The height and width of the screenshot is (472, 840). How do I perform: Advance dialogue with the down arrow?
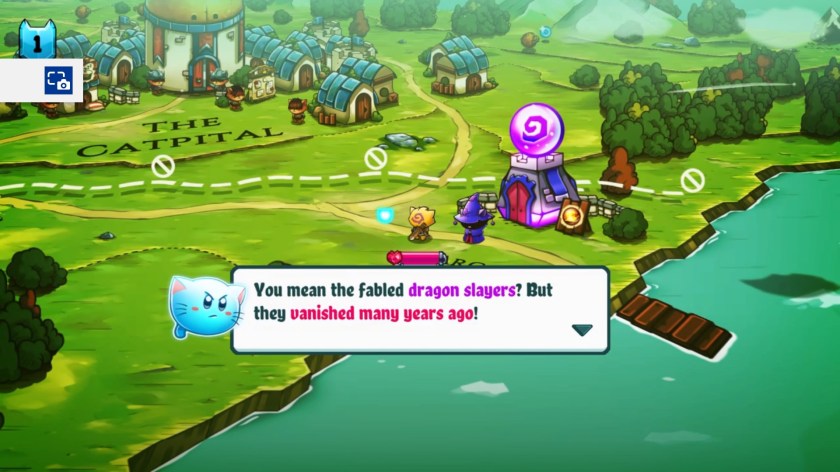581,330
